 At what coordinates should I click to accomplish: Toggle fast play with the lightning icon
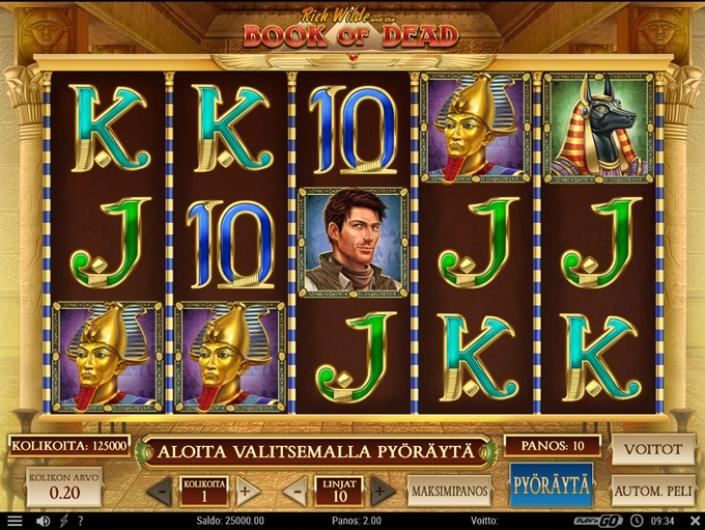pos(64,521)
